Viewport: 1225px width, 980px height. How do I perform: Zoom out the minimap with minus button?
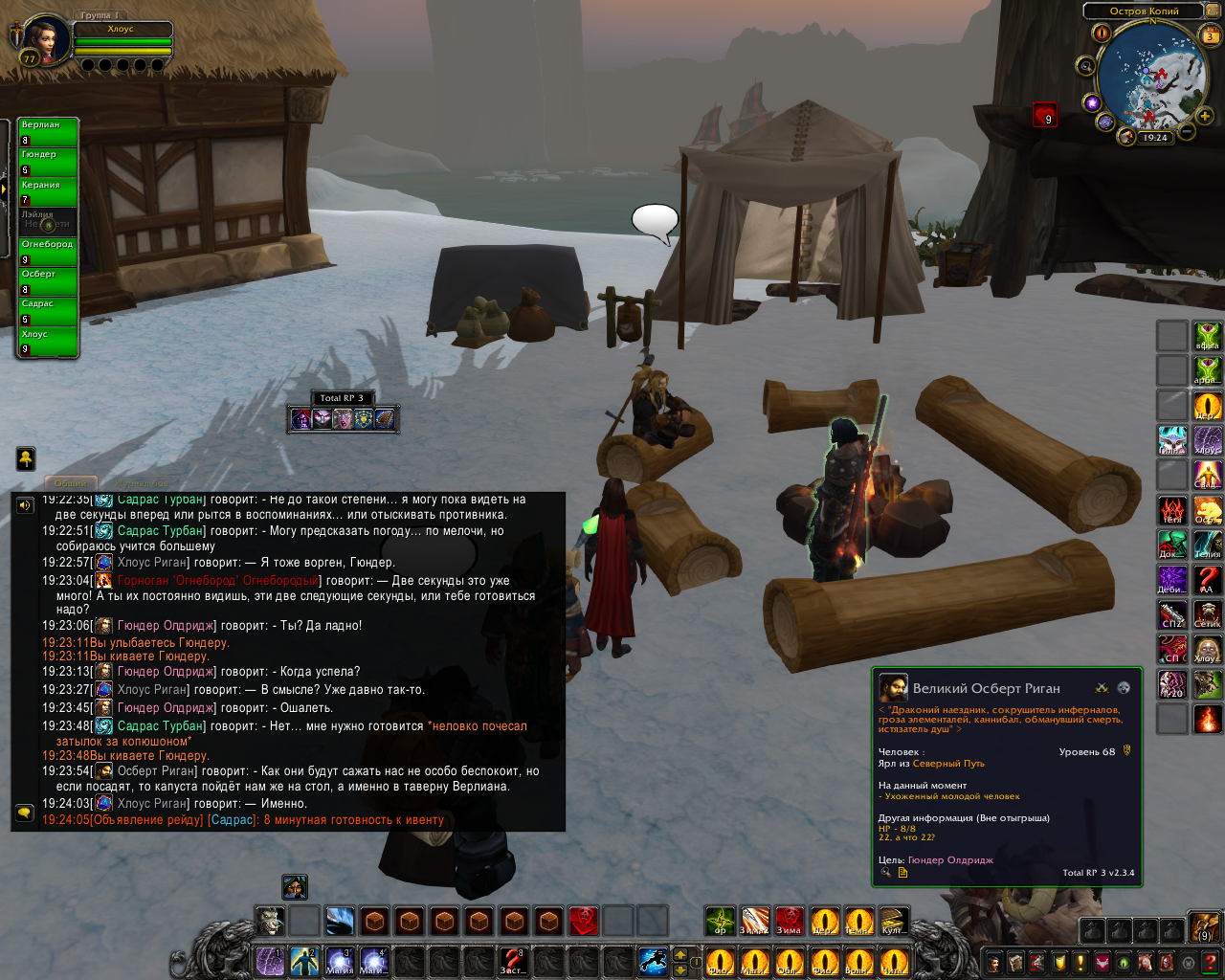pos(1187,131)
